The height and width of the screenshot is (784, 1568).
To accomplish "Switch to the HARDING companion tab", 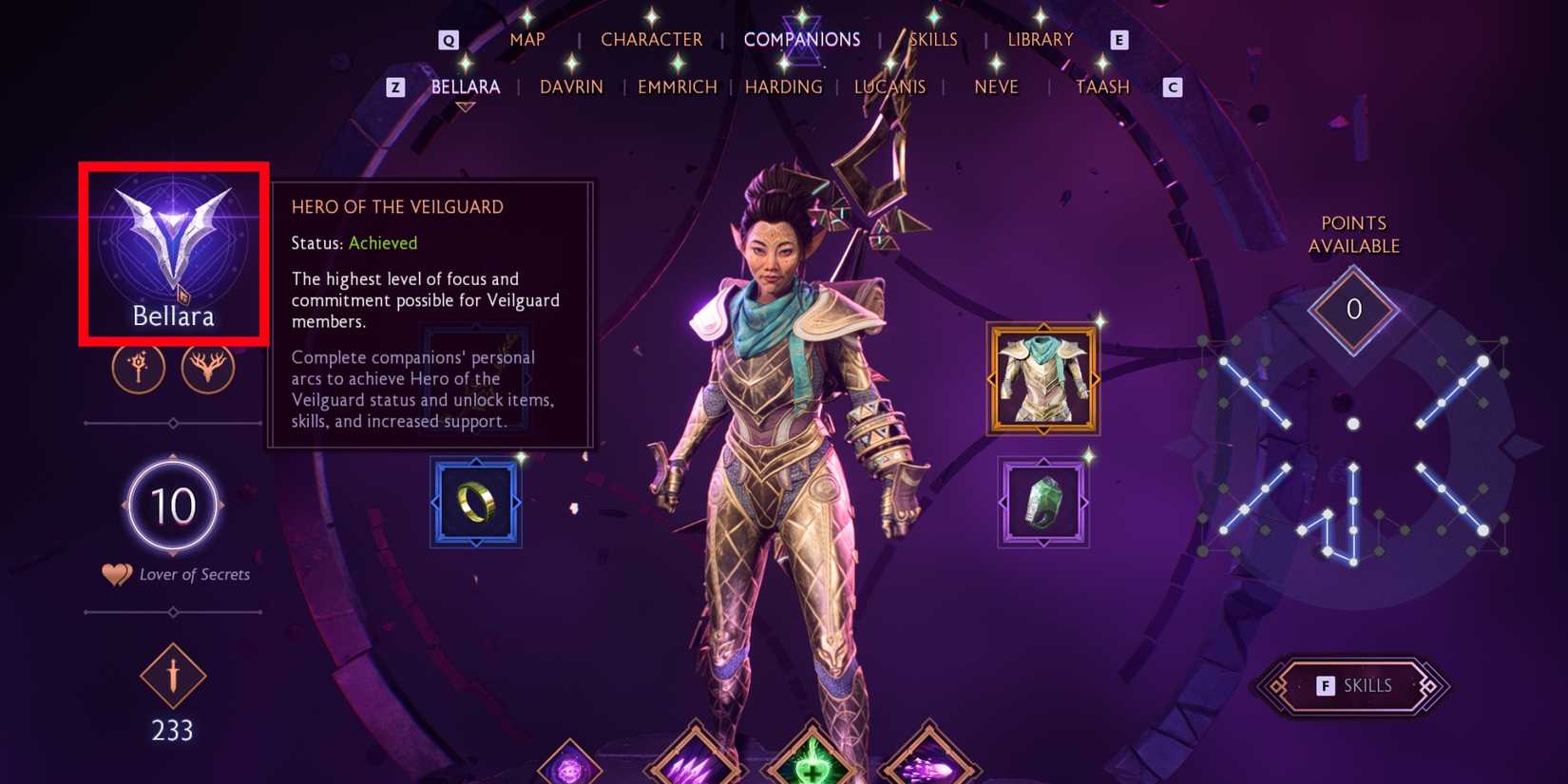I will click(784, 86).
